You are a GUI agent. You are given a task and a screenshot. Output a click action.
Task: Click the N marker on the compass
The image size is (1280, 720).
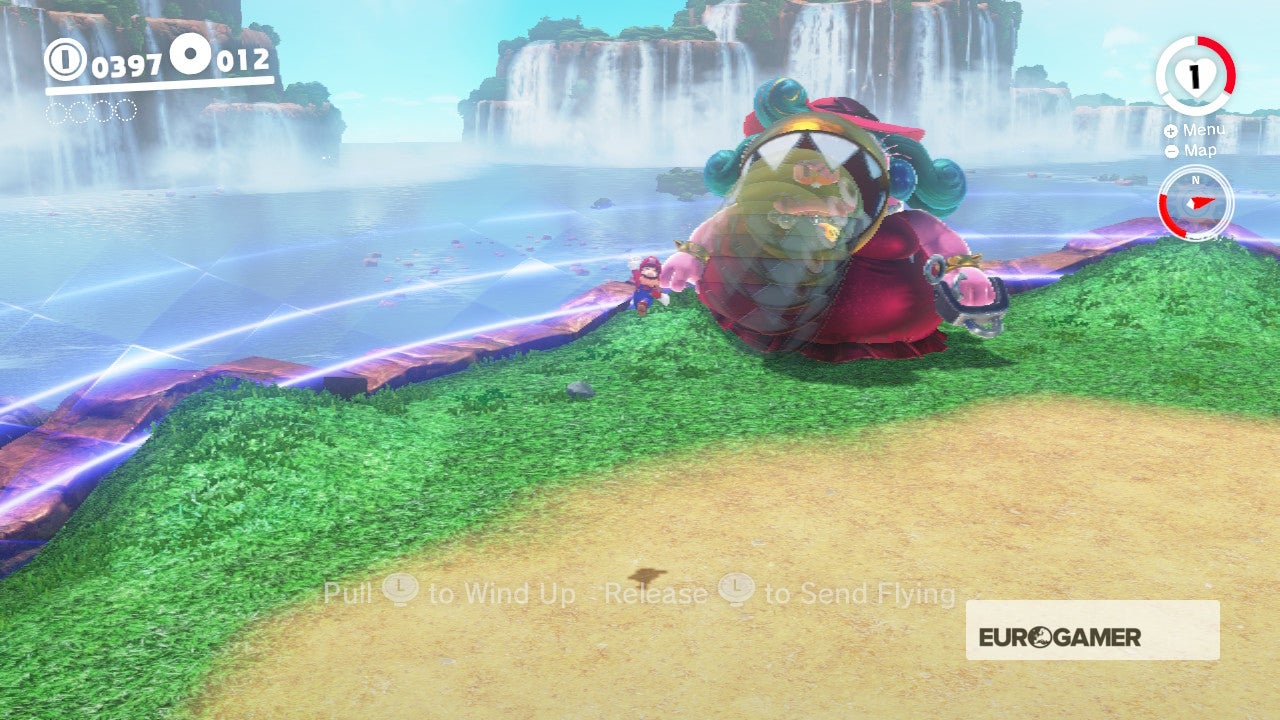(x=1195, y=180)
